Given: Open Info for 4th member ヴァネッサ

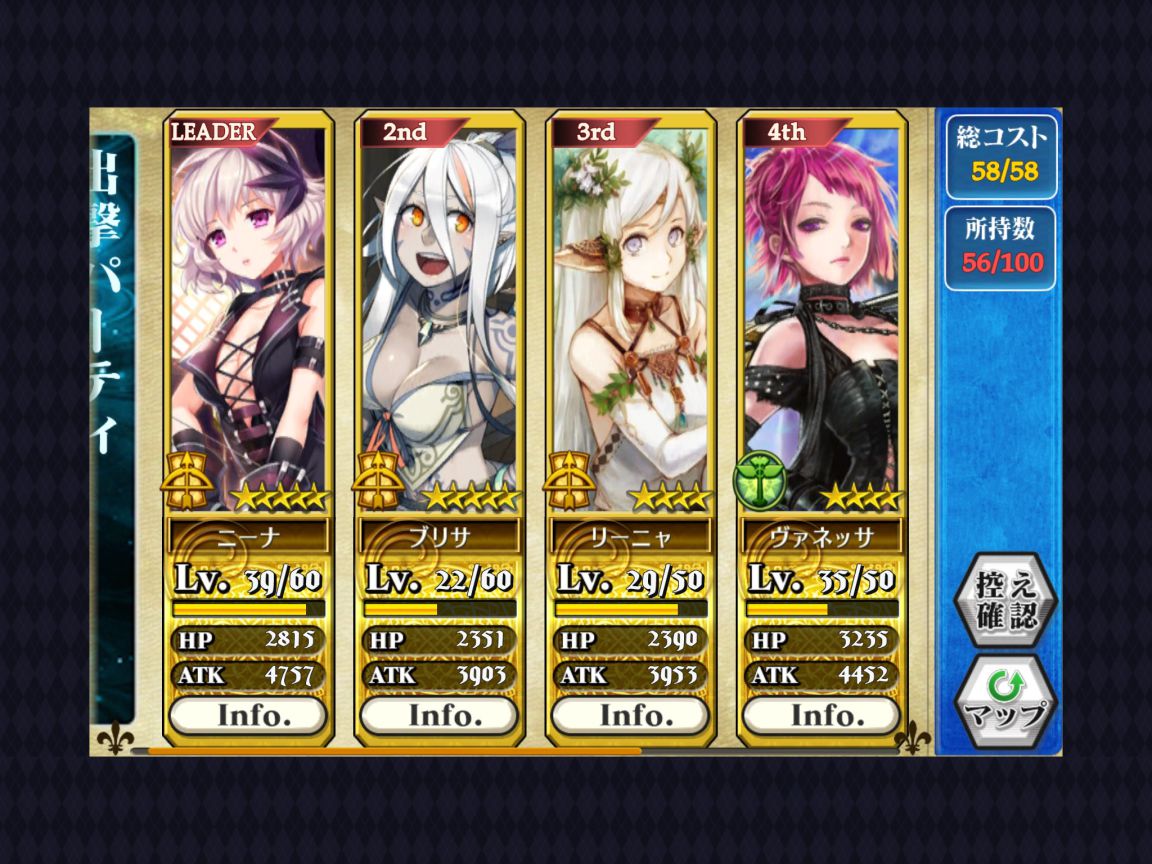Looking at the screenshot, I should click(x=822, y=715).
